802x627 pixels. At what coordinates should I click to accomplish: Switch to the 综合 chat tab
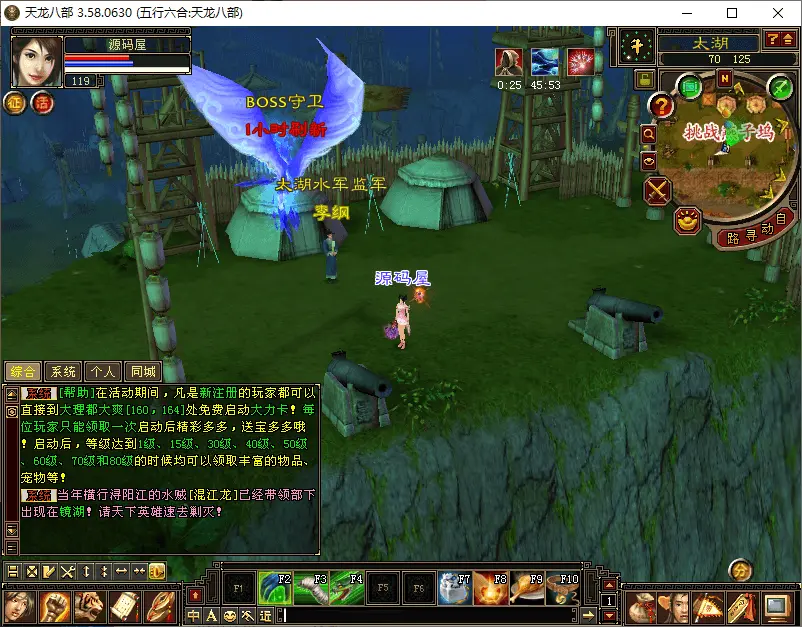click(23, 372)
